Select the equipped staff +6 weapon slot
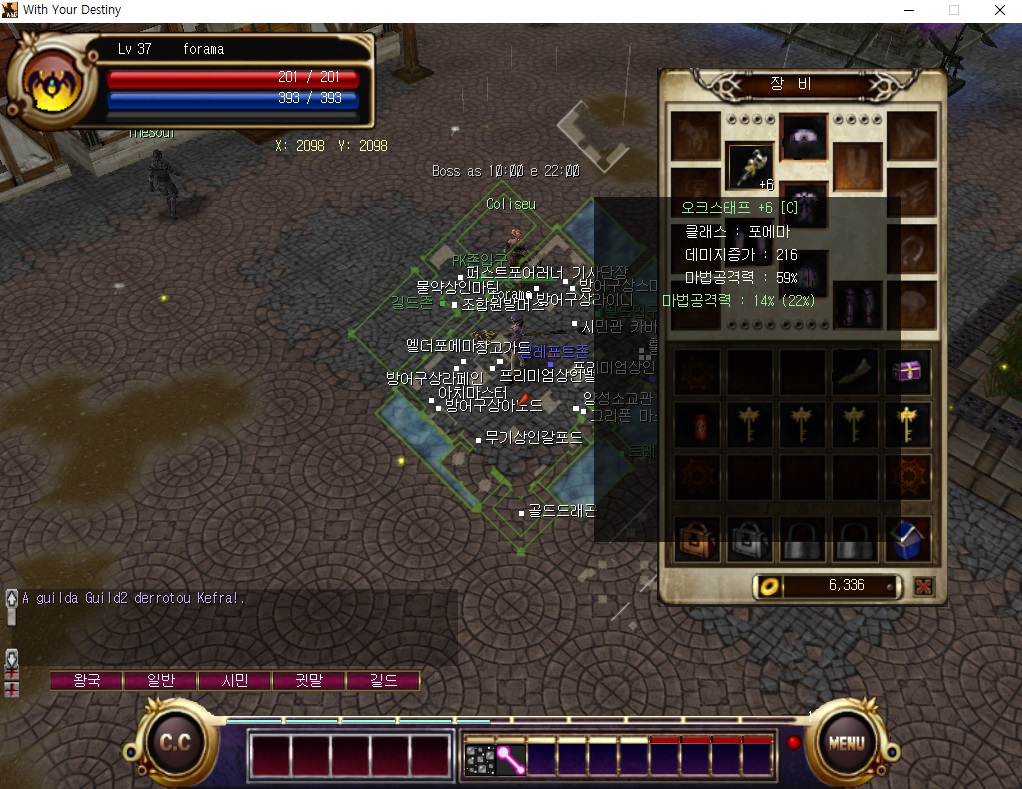The height and width of the screenshot is (789, 1022). [749, 166]
